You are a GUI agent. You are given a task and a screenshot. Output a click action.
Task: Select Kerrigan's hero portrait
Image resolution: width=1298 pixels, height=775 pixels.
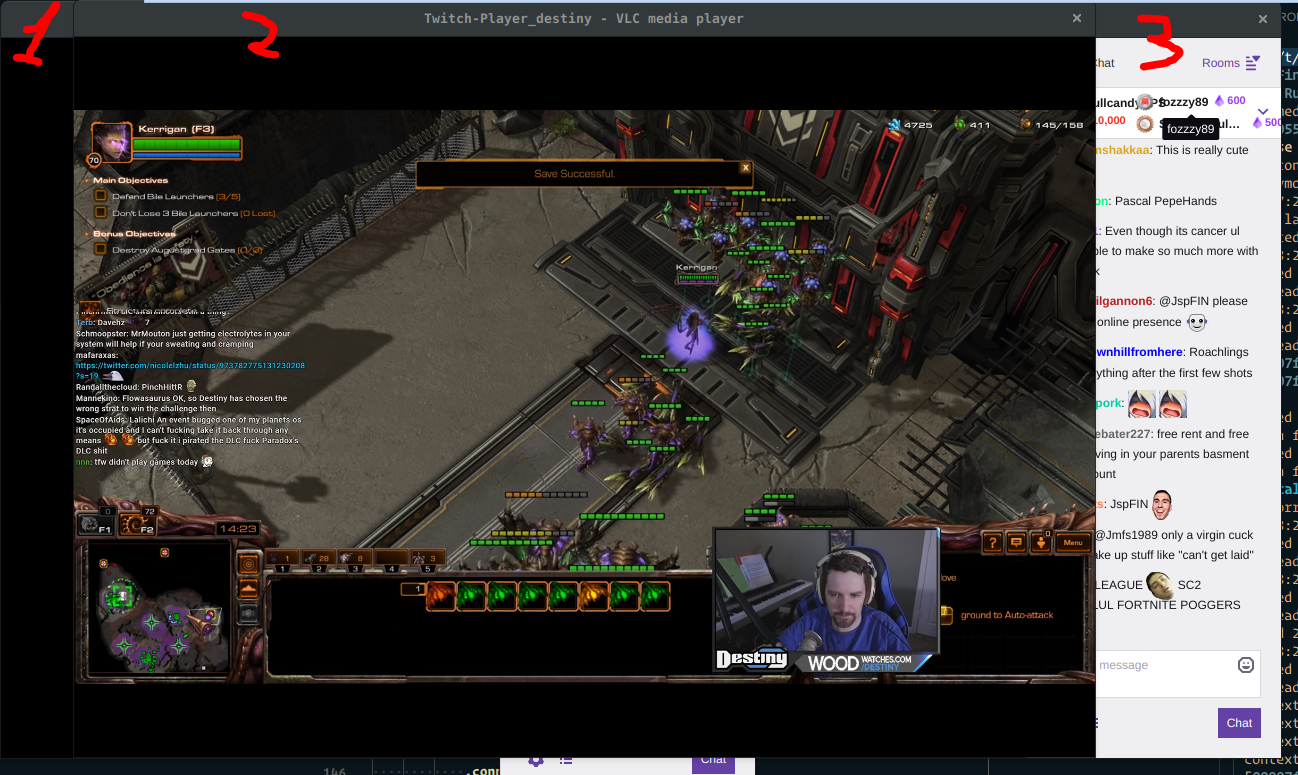[111, 140]
